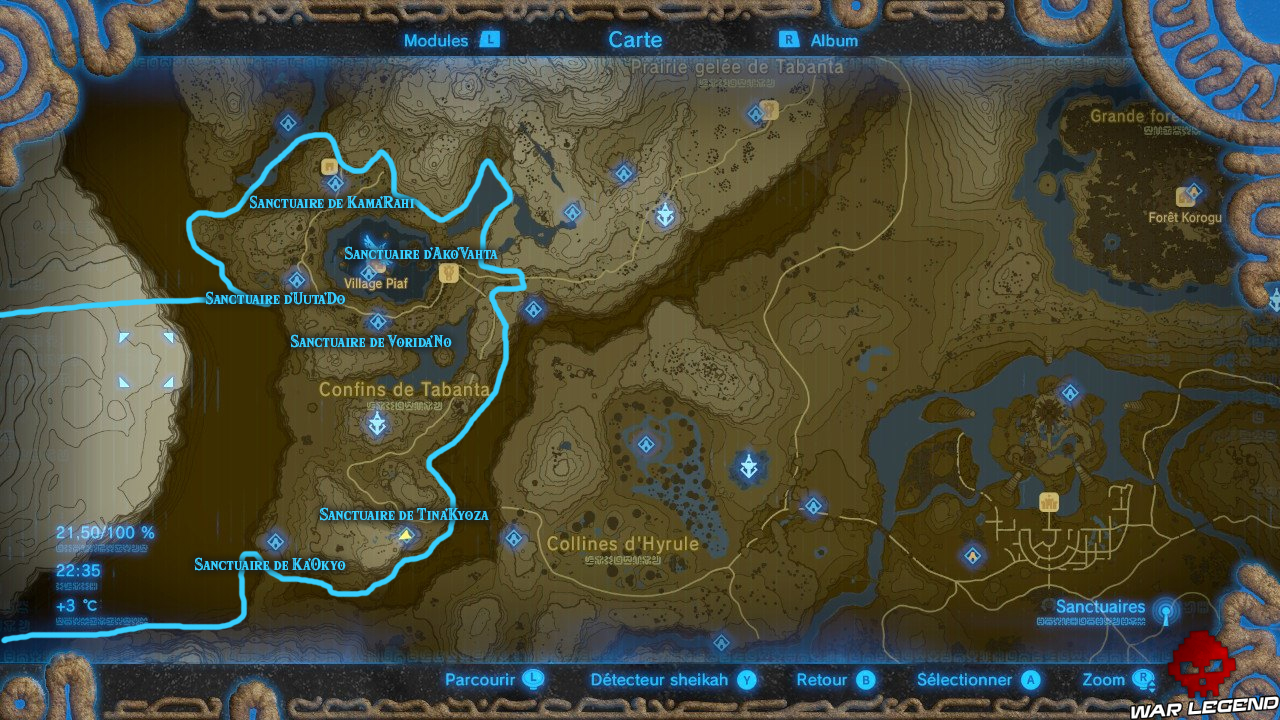1280x720 pixels.
Task: Toggle the yellow destination pin near TinaKyoza
Action: tap(405, 535)
